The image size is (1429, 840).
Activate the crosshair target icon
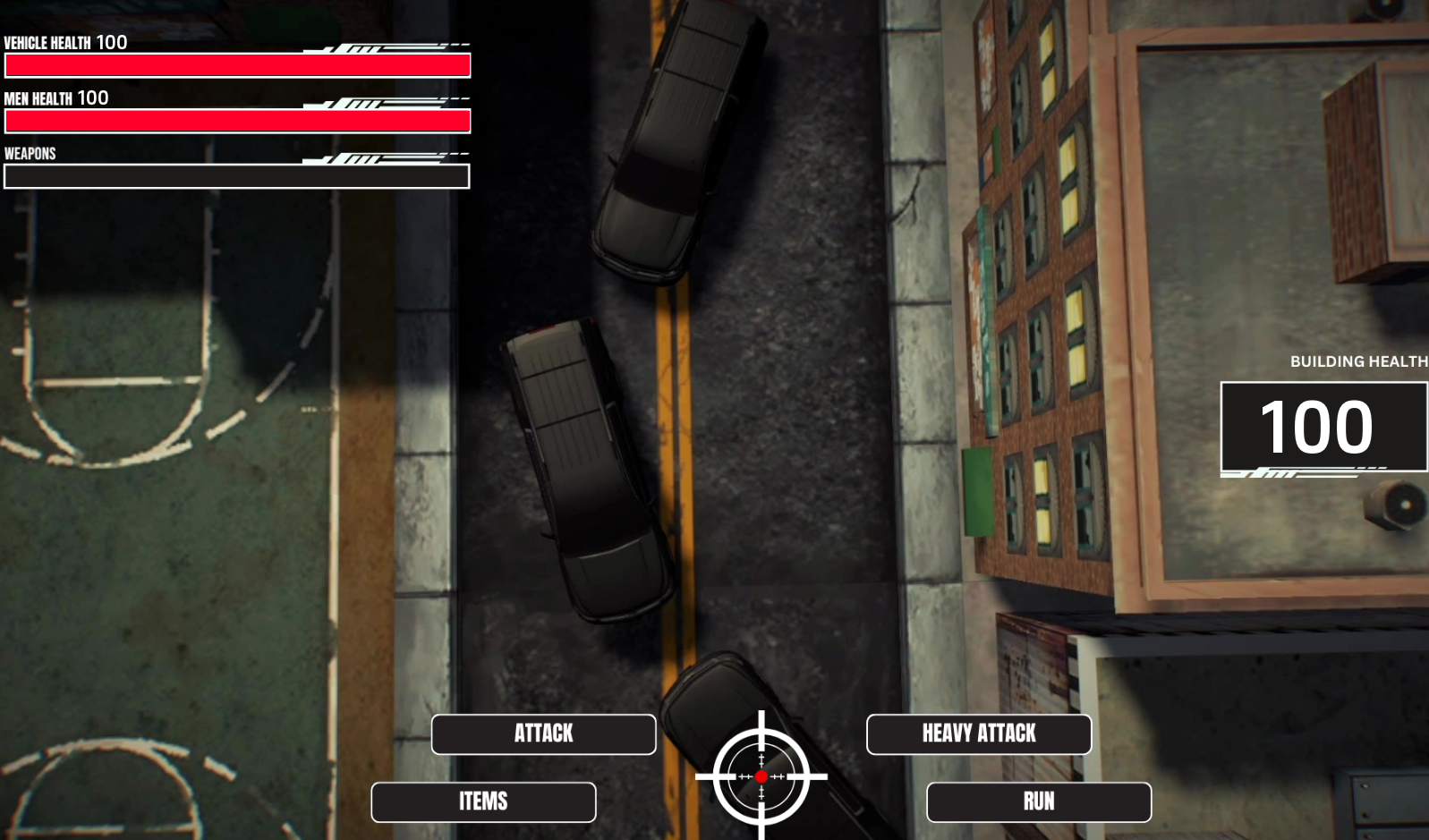click(x=761, y=776)
